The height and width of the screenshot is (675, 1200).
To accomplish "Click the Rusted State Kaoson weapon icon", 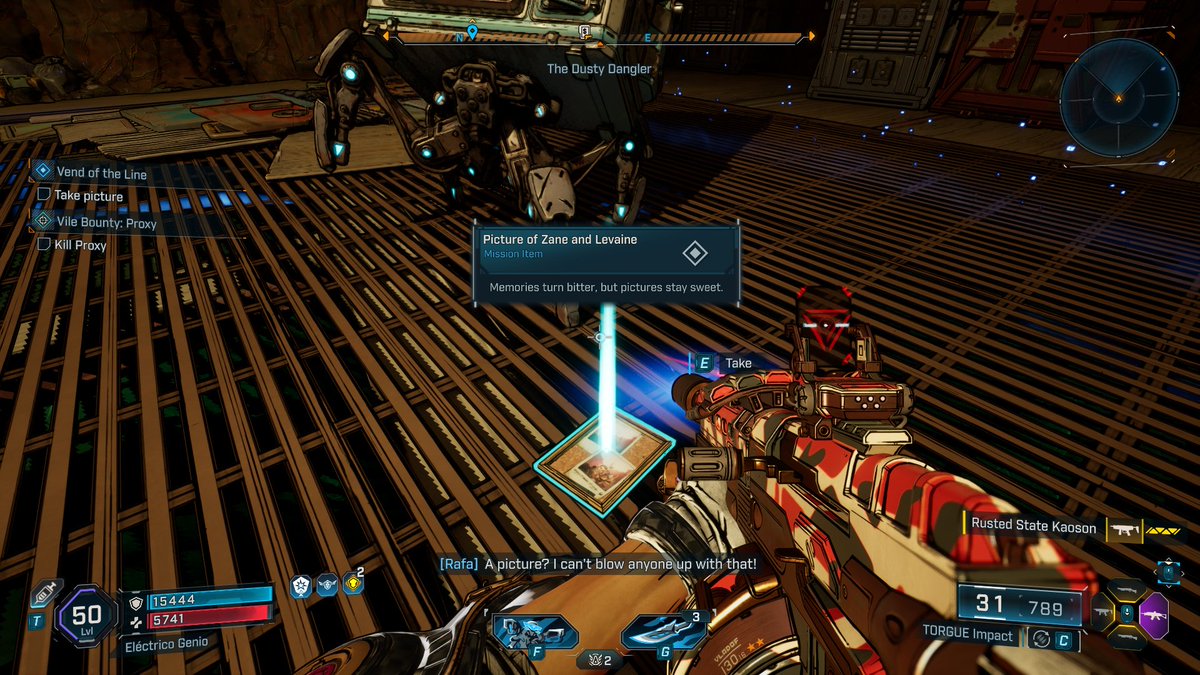I will (x=1123, y=526).
